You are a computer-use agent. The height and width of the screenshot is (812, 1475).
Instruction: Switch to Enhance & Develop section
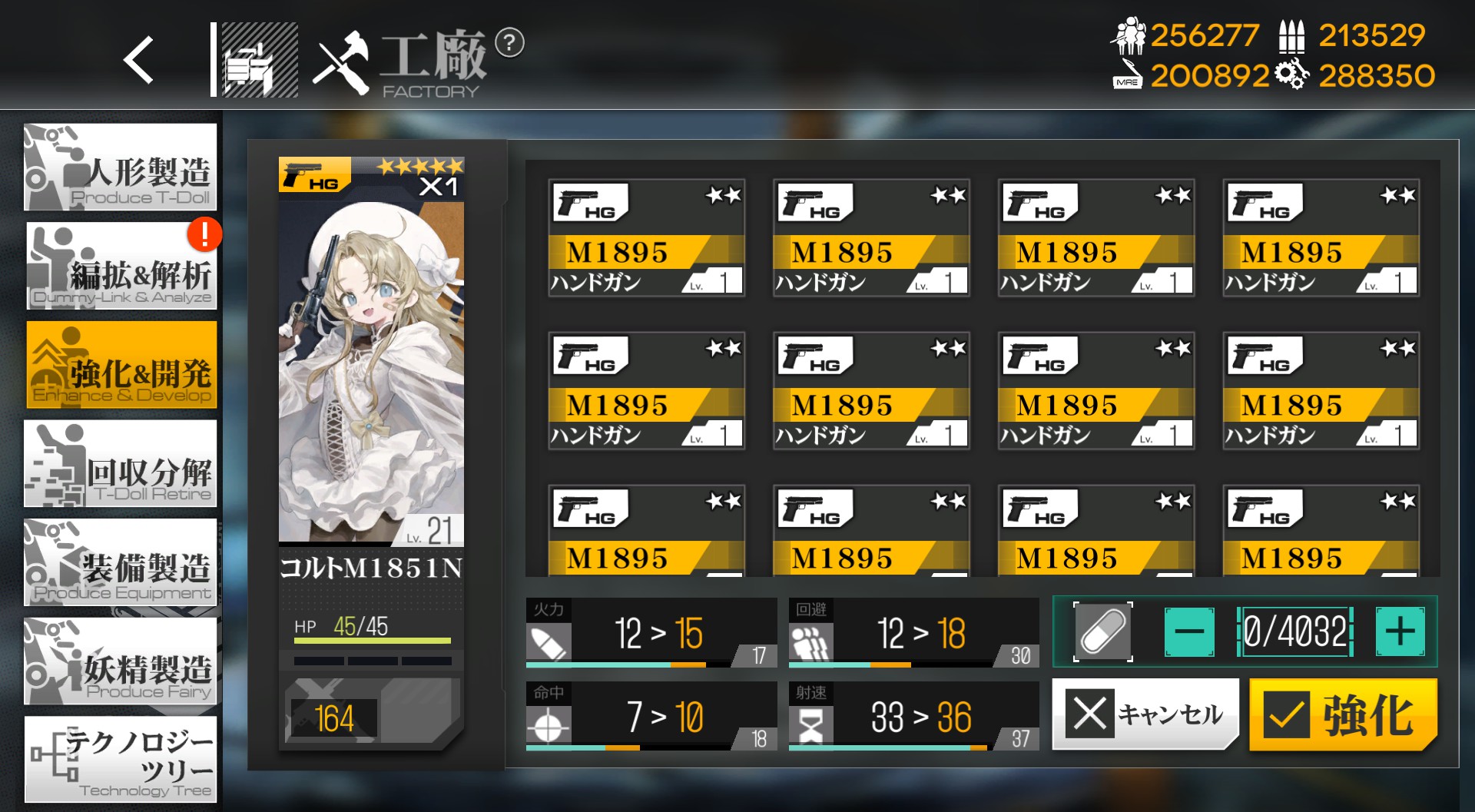pyautogui.click(x=122, y=365)
